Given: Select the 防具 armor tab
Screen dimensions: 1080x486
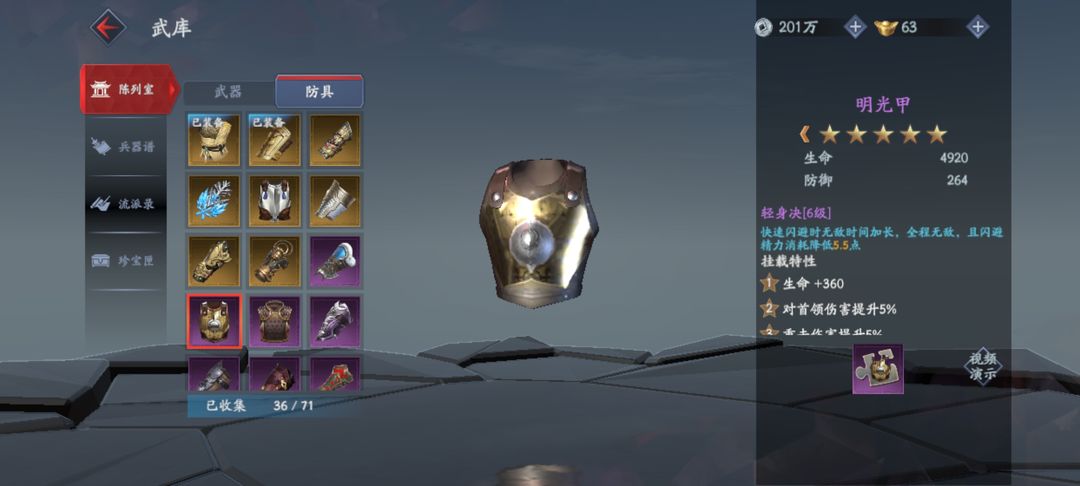Looking at the screenshot, I should (x=319, y=92).
